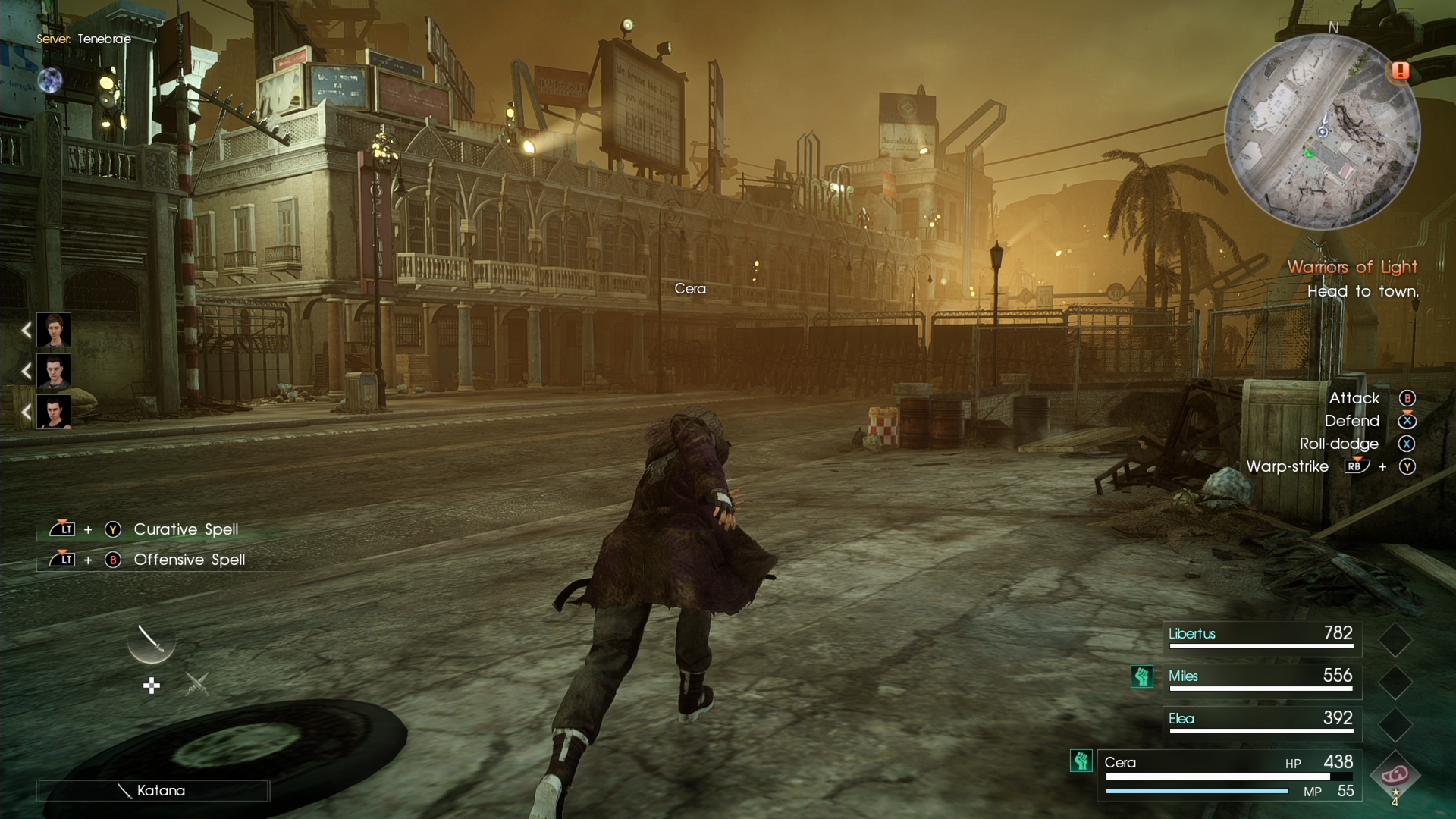Choose the Offensive Spell entry

189,560
